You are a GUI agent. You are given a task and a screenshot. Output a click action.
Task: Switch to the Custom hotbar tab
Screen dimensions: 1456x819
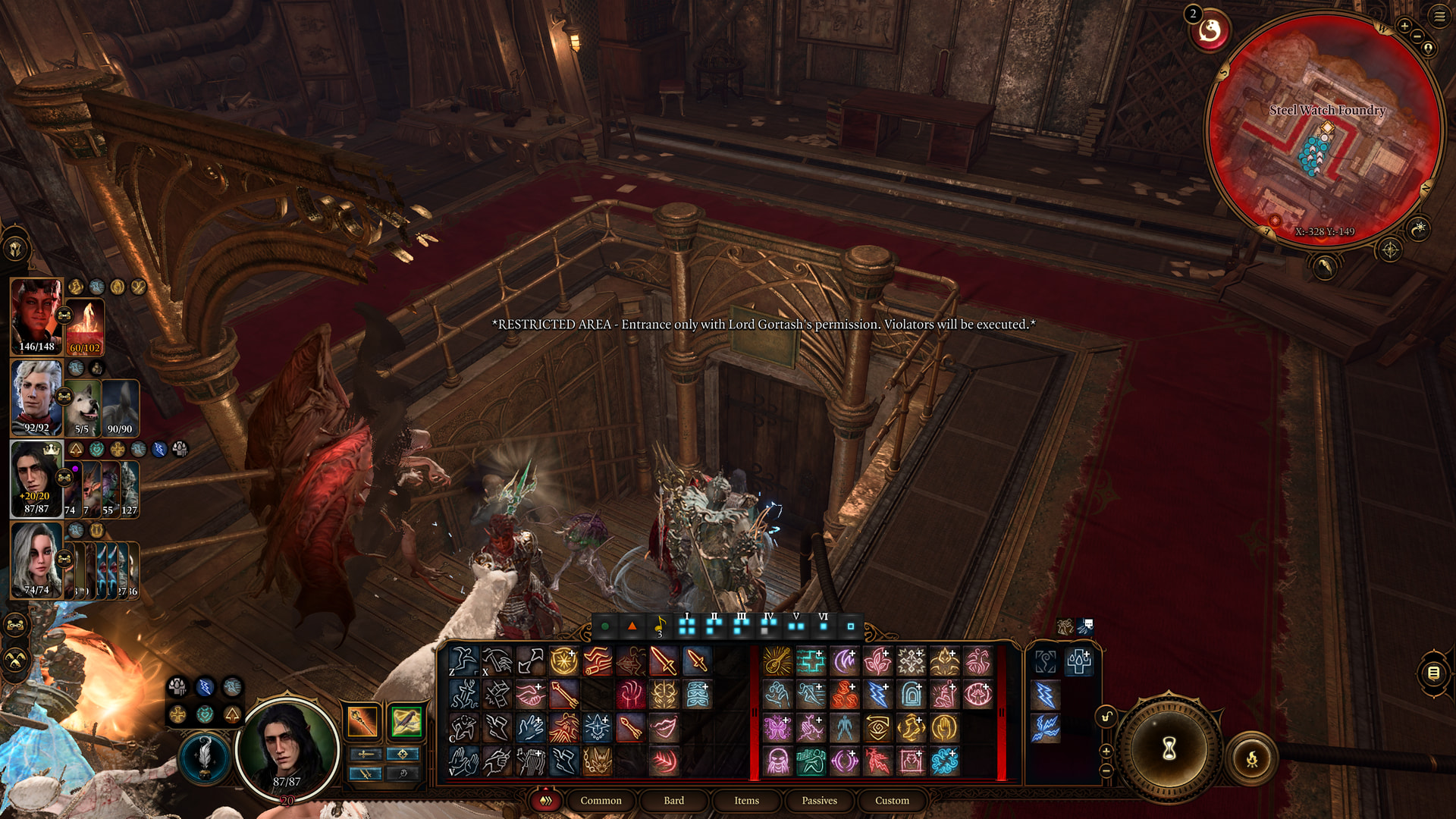click(892, 800)
